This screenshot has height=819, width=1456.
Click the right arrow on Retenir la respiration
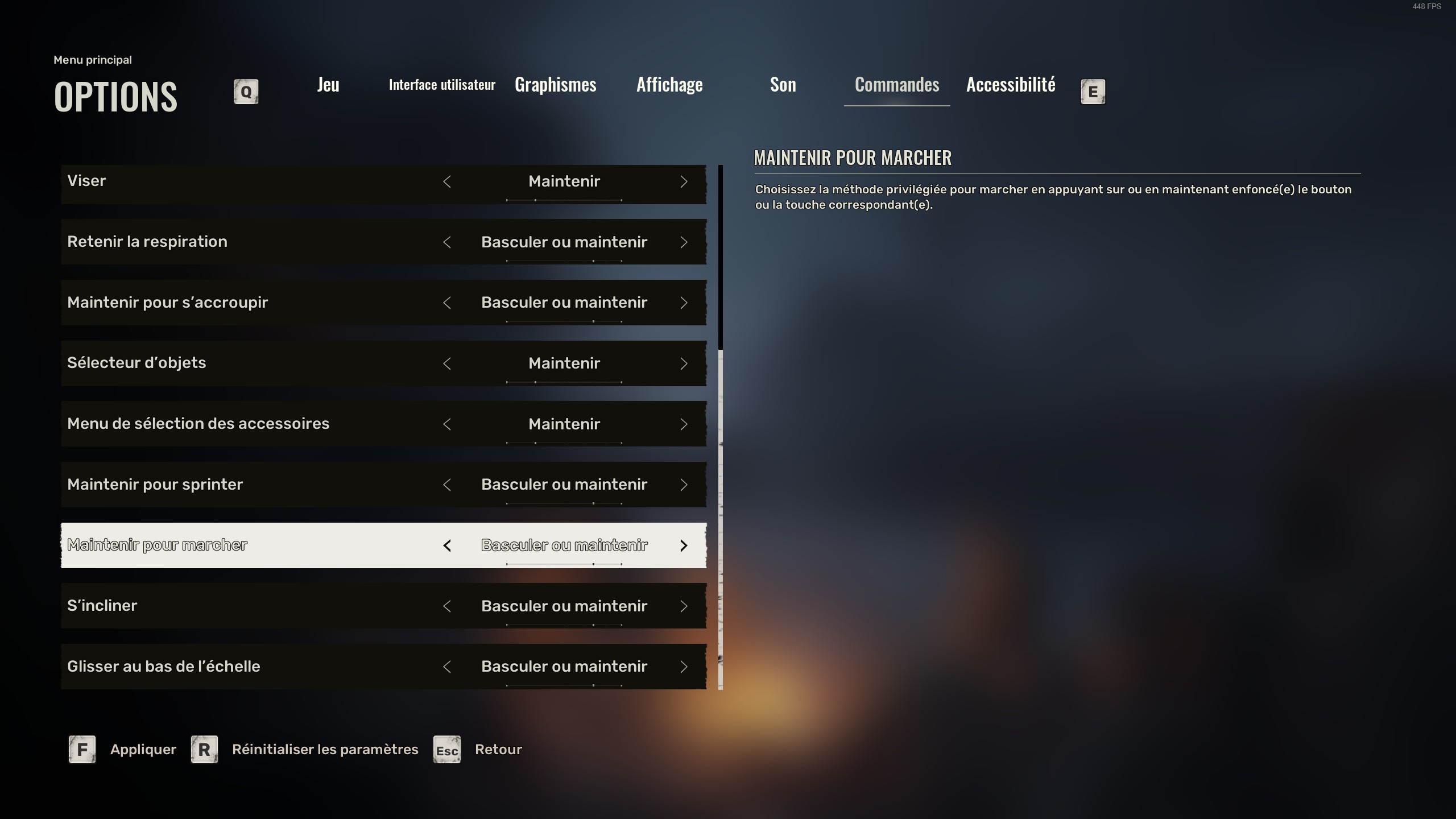tap(684, 242)
